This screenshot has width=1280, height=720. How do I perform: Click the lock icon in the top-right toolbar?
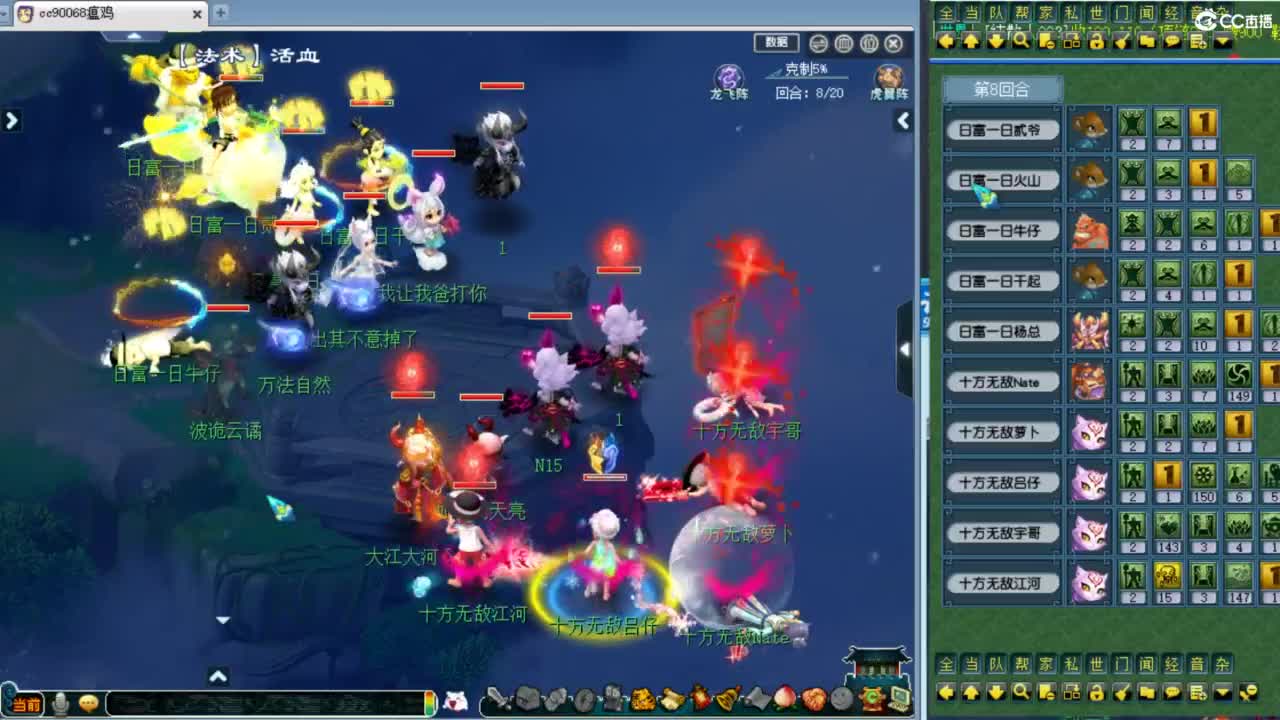point(1097,40)
